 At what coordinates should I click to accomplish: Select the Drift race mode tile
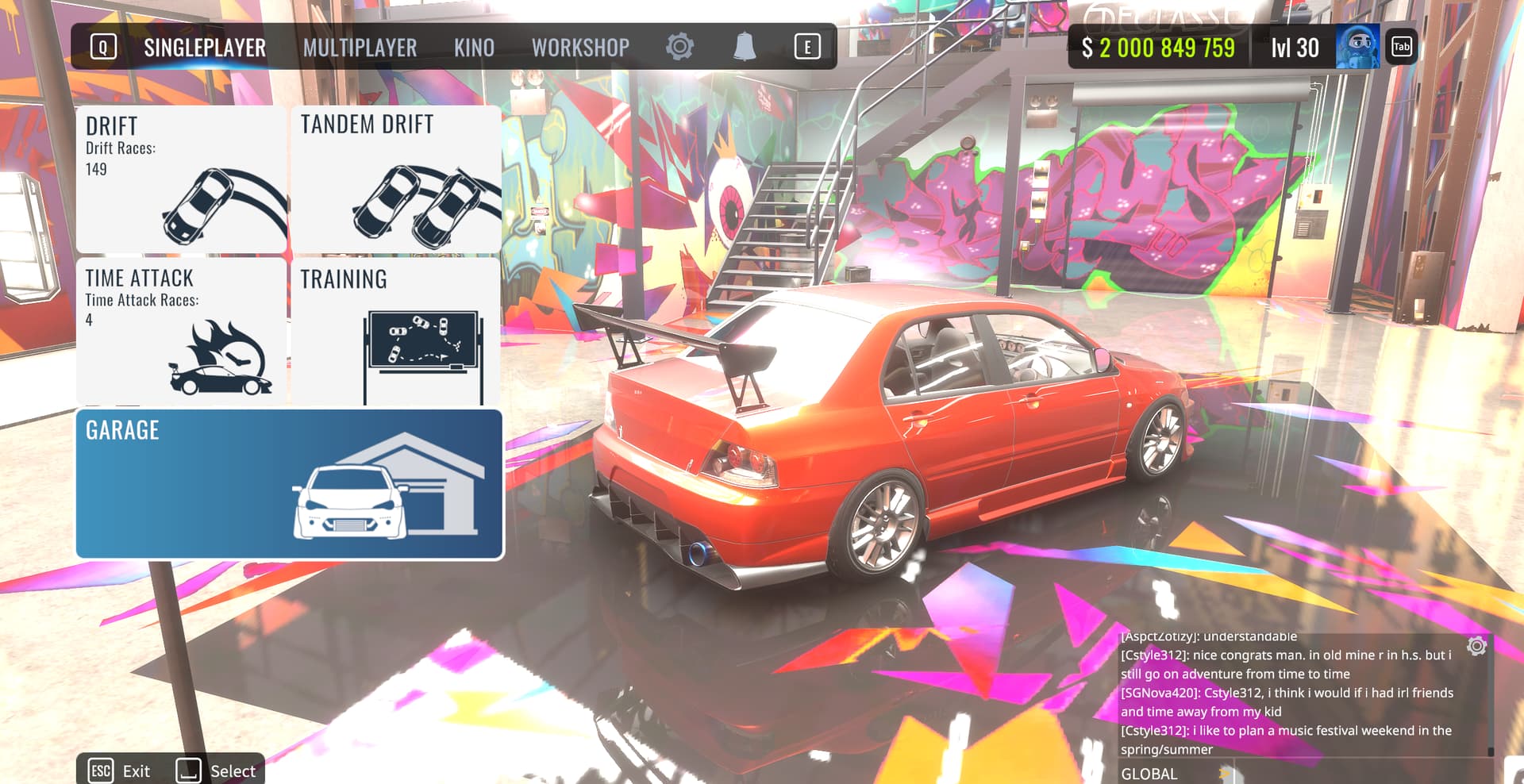coord(181,179)
